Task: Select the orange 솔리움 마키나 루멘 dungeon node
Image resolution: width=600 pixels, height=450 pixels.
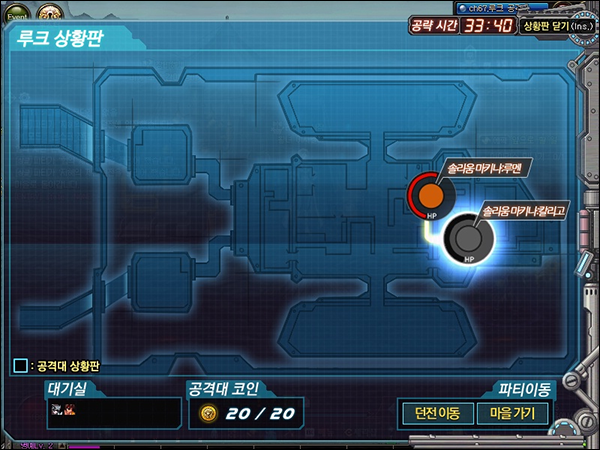Action: point(431,193)
